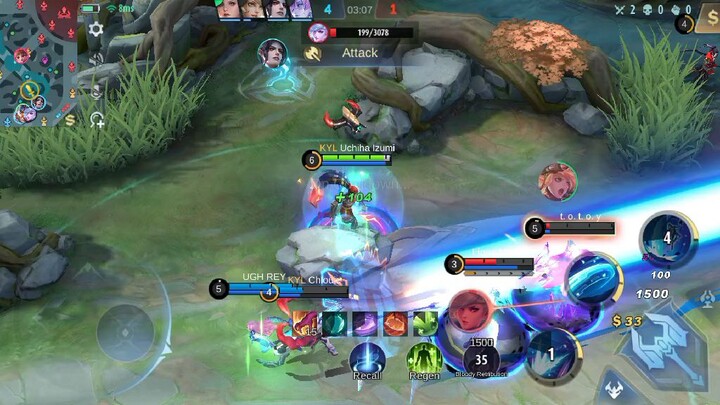Image resolution: width=720 pixels, height=405 pixels.
Task: Open the gold shop dollar icon by the minimap
Action: (x=69, y=120)
